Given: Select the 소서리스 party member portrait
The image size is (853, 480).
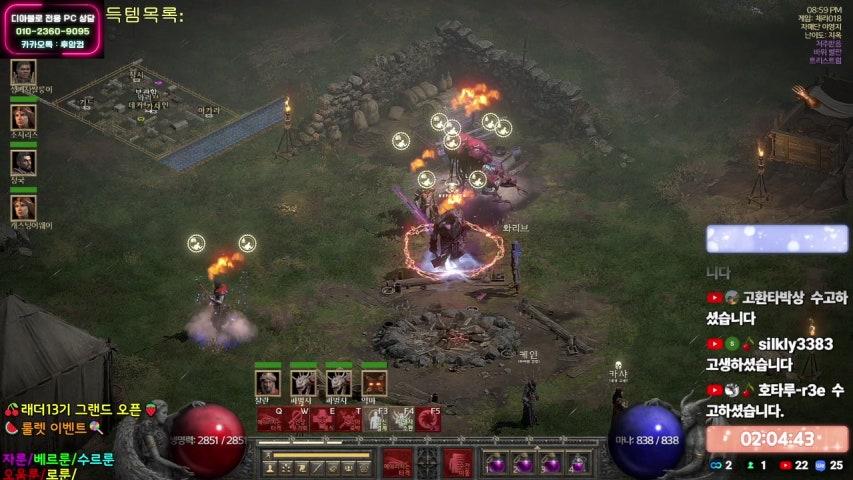Looking at the screenshot, I should pos(23,117).
